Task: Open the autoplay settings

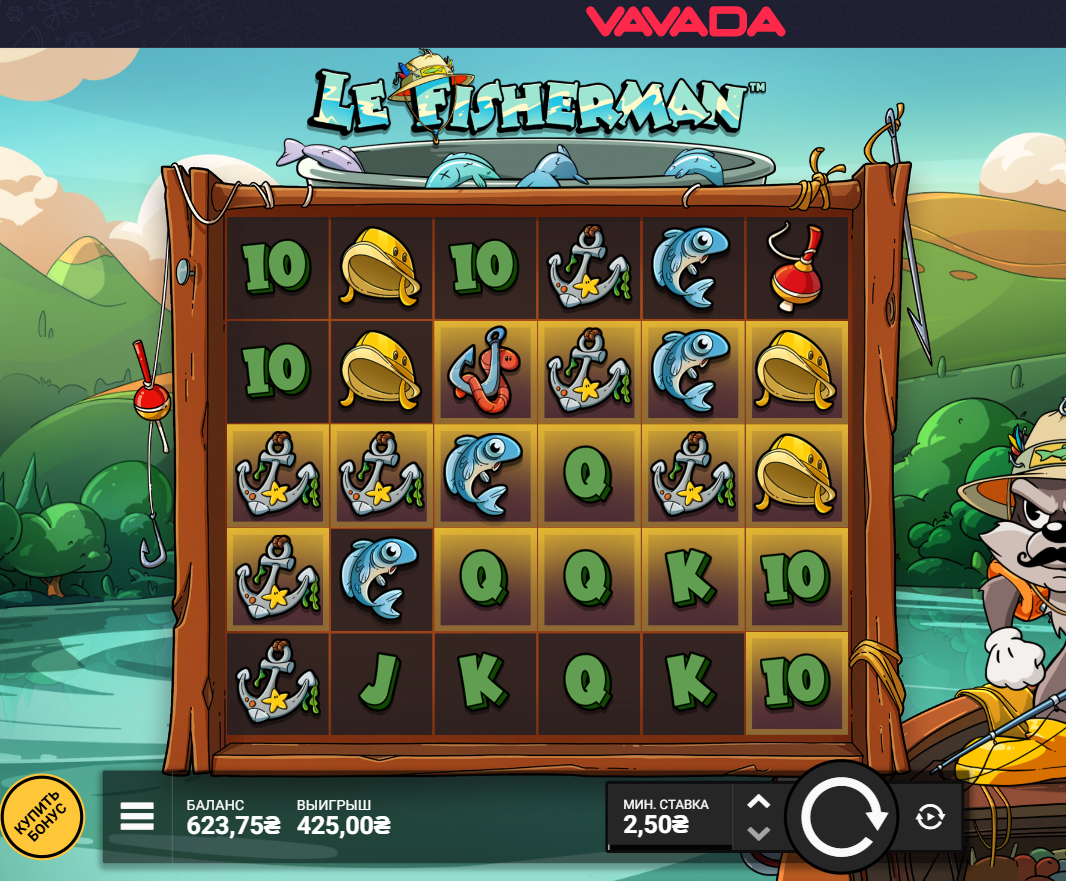Action: (x=930, y=817)
